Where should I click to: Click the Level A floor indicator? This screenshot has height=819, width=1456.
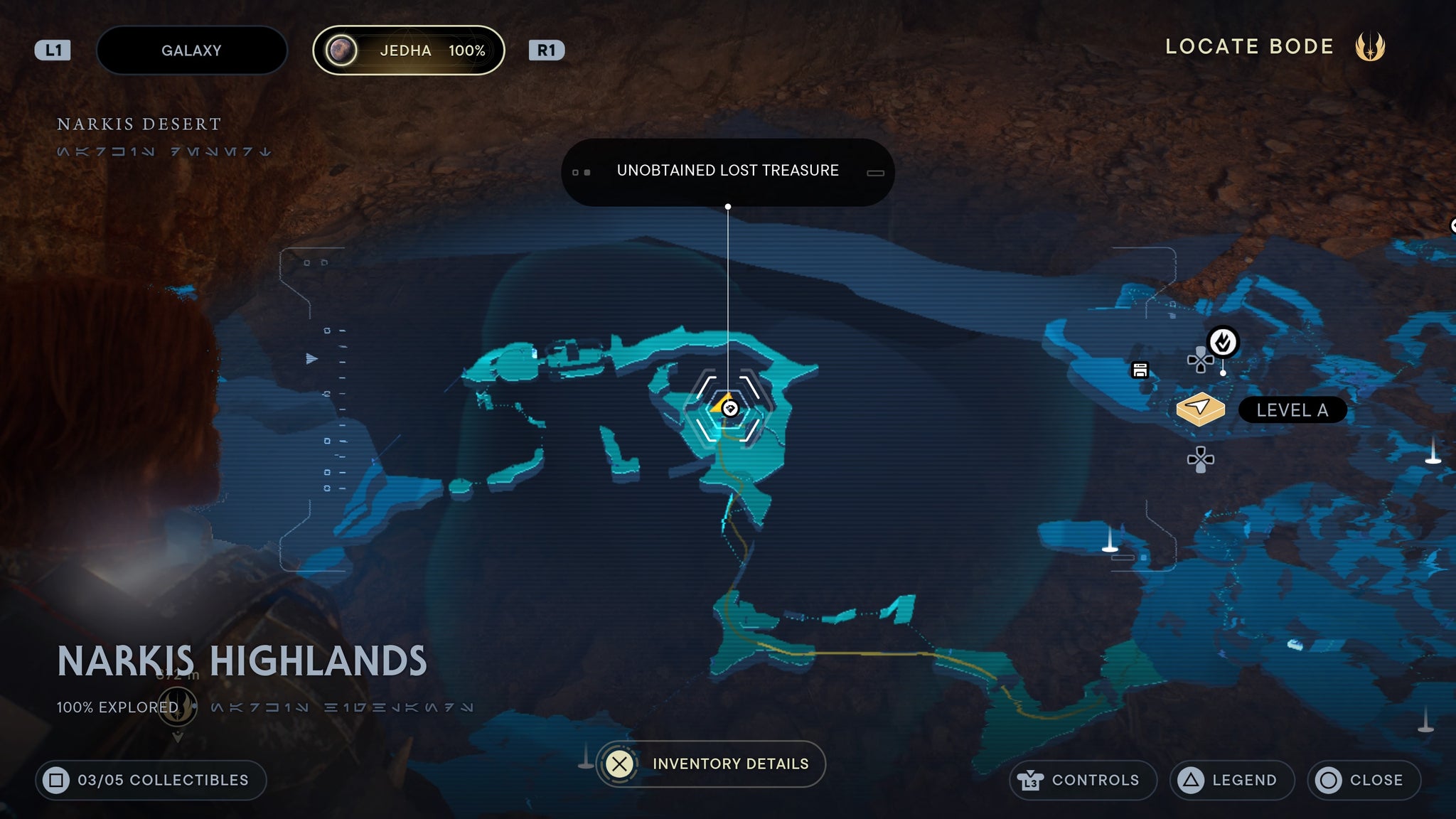[1292, 410]
